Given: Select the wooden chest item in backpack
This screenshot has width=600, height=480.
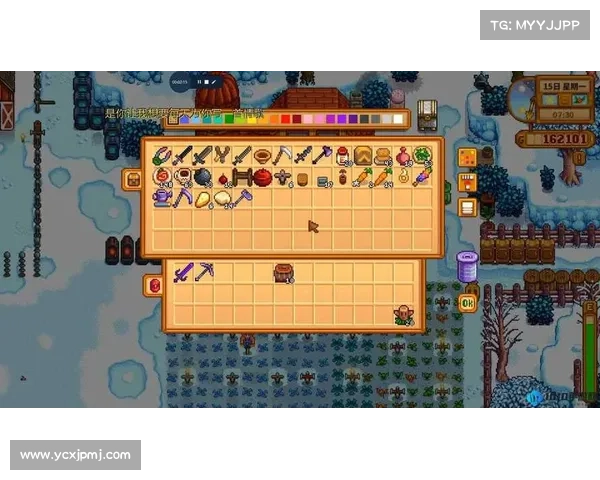Looking at the screenshot, I should point(283,272).
